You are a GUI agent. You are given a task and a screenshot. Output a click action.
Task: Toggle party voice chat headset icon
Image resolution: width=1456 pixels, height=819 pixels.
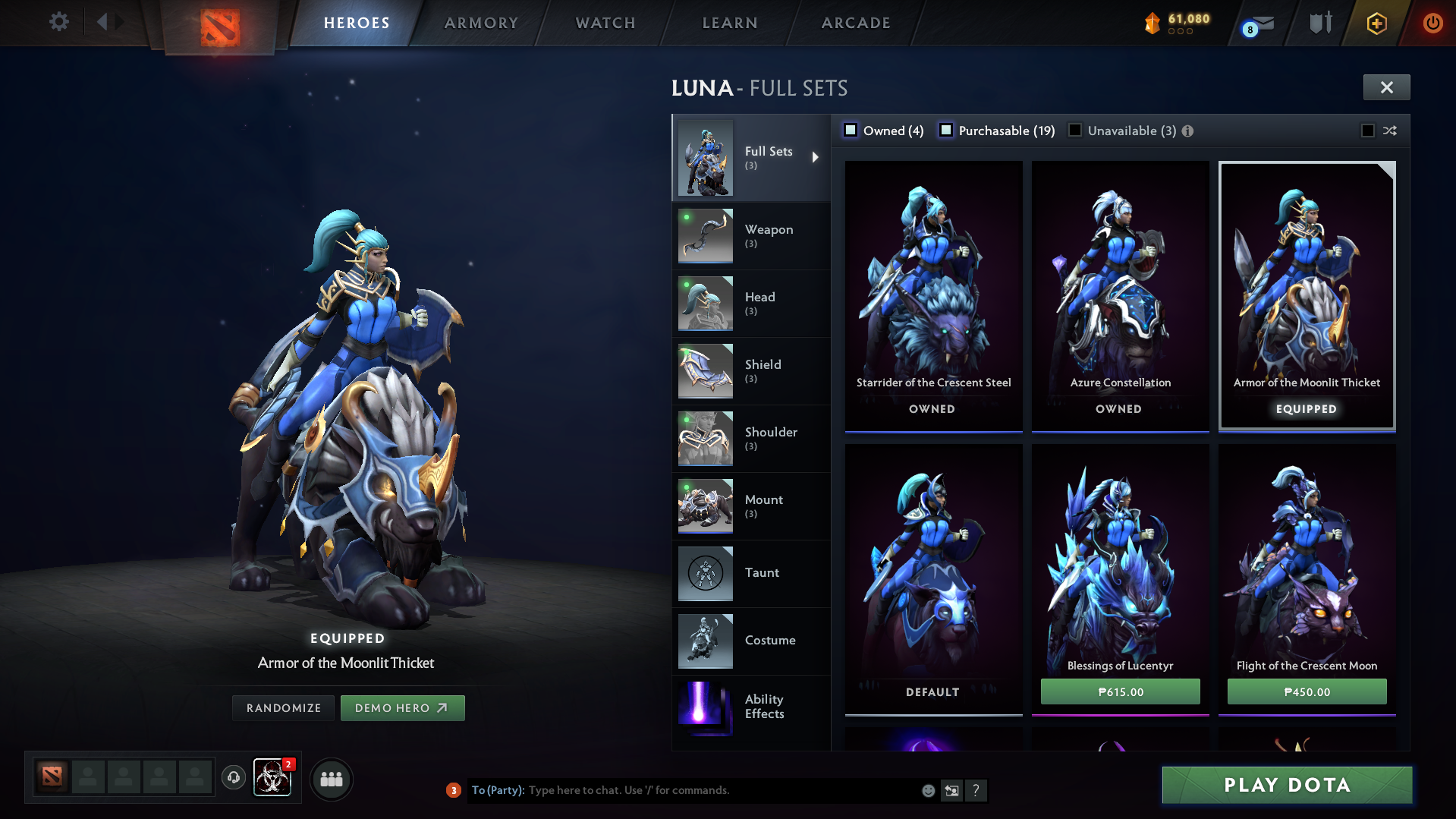(233, 779)
